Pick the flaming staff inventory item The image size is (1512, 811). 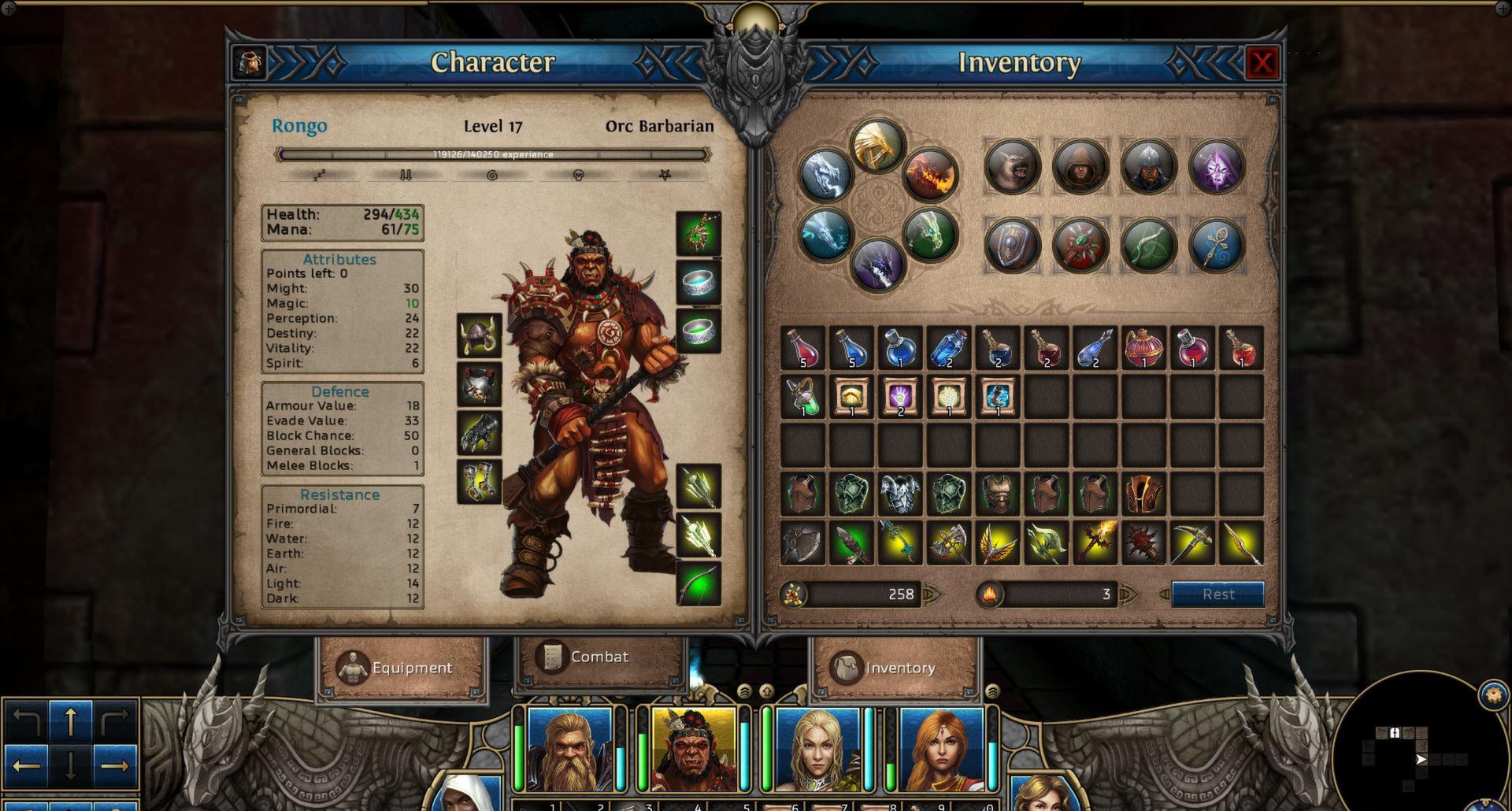click(x=1095, y=543)
